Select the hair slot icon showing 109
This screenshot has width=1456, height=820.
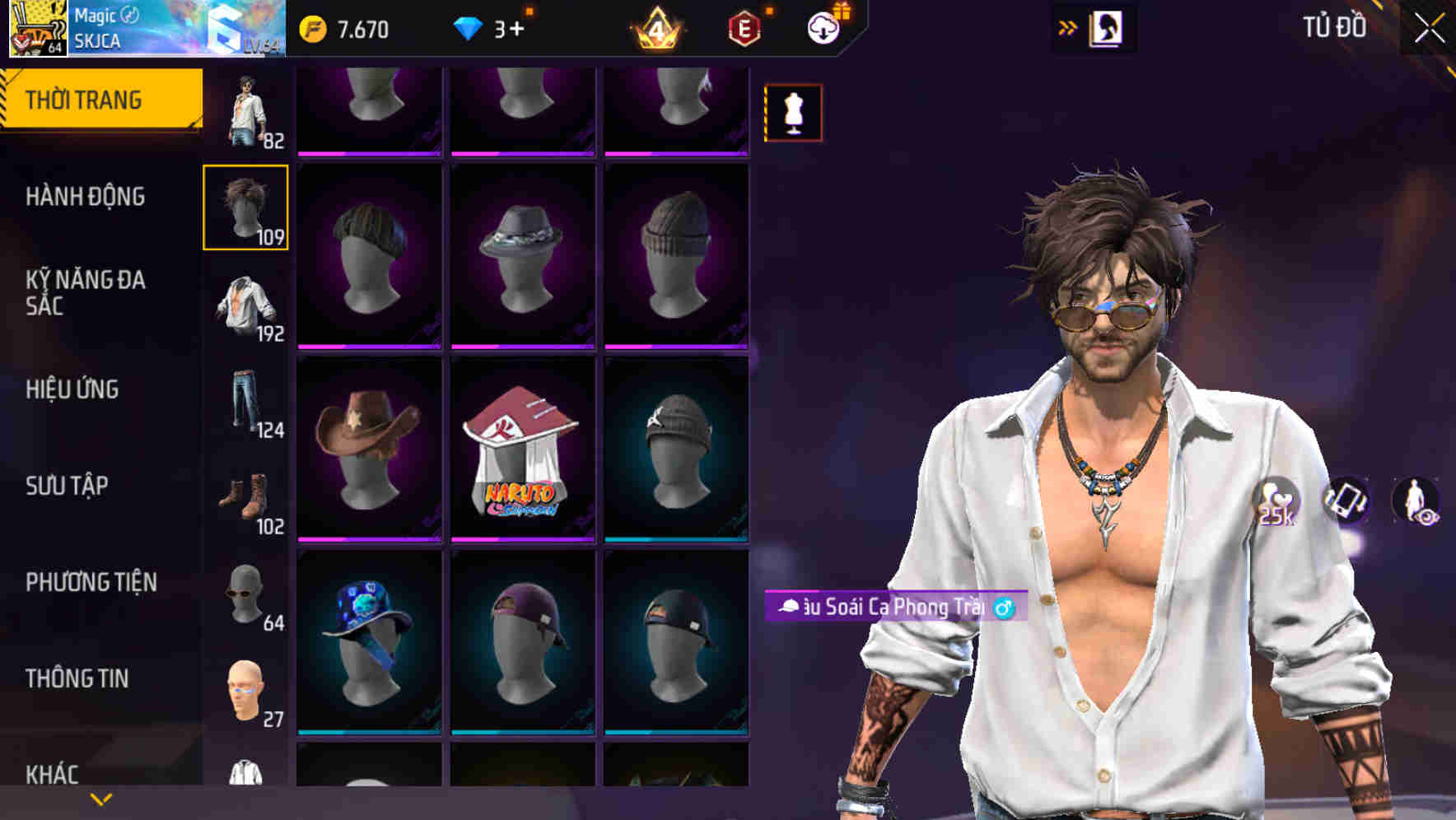tap(246, 206)
